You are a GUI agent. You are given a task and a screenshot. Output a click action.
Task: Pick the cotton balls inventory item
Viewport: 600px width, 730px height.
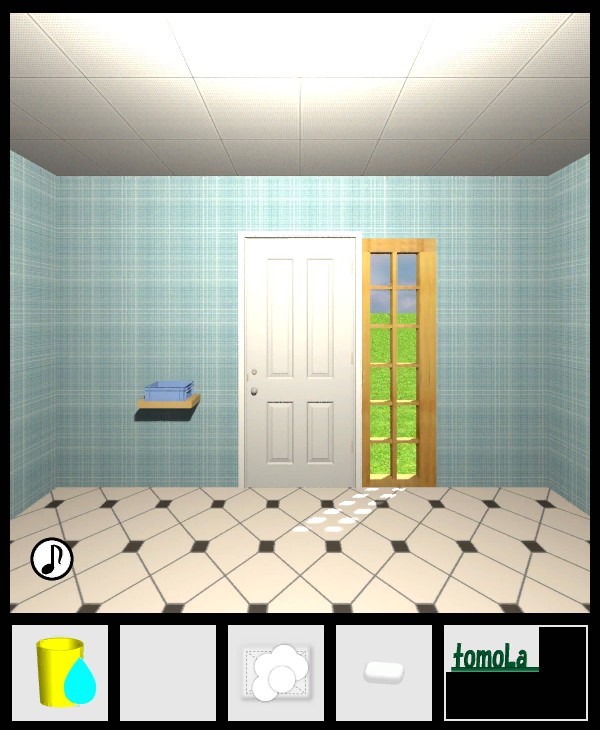point(276,673)
